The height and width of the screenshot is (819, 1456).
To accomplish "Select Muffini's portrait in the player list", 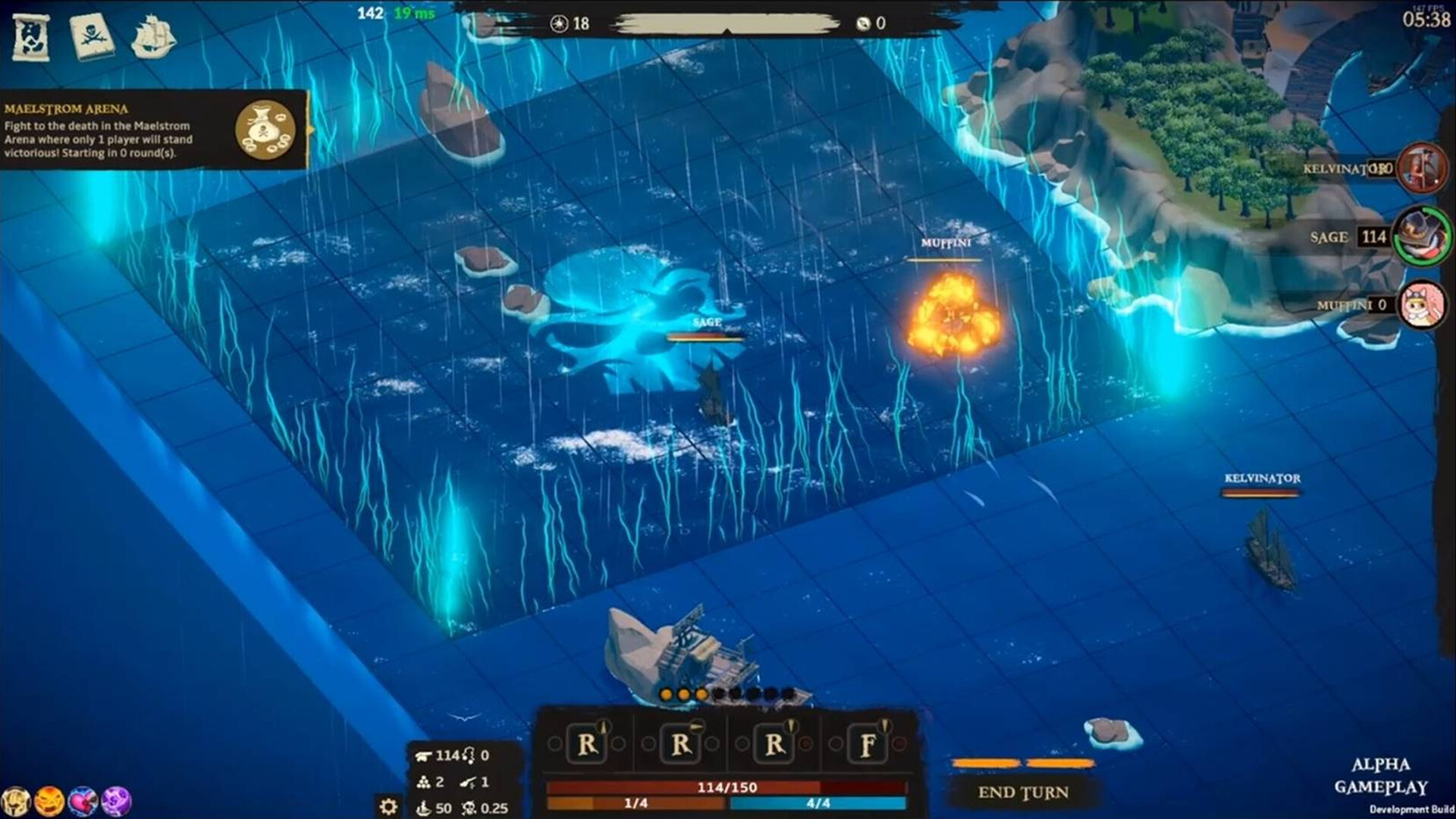I will click(1423, 306).
